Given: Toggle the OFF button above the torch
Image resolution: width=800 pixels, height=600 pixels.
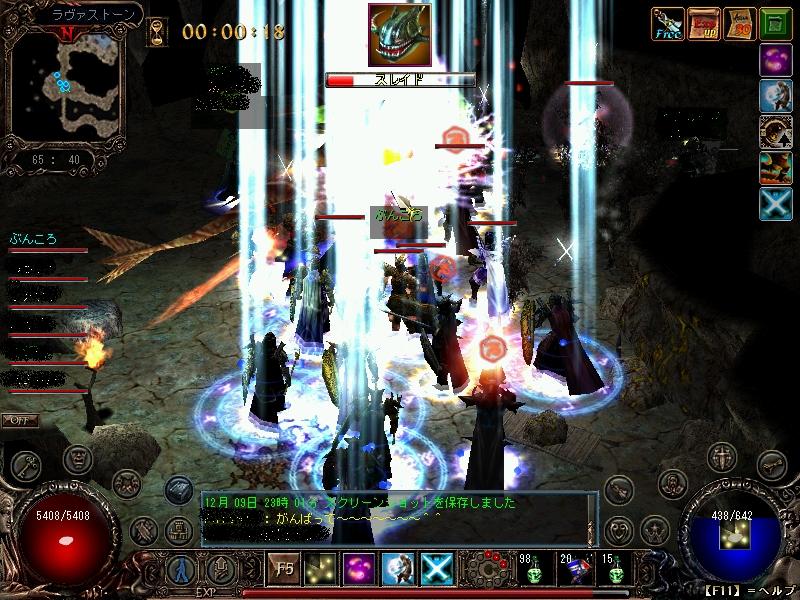Looking at the screenshot, I should tap(18, 419).
